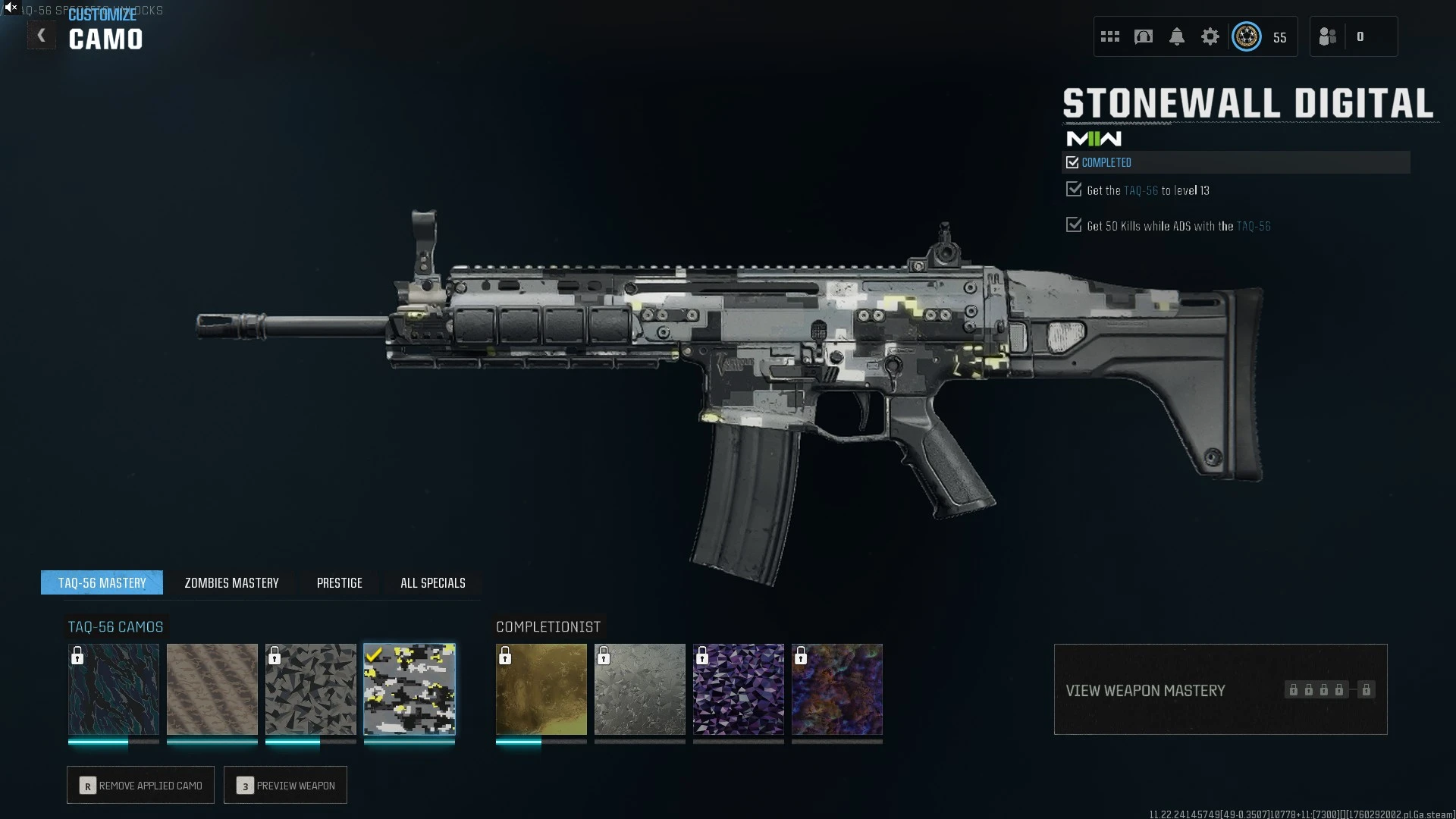Choose the tan sand ripple camo
The image size is (1456, 819).
(x=212, y=689)
